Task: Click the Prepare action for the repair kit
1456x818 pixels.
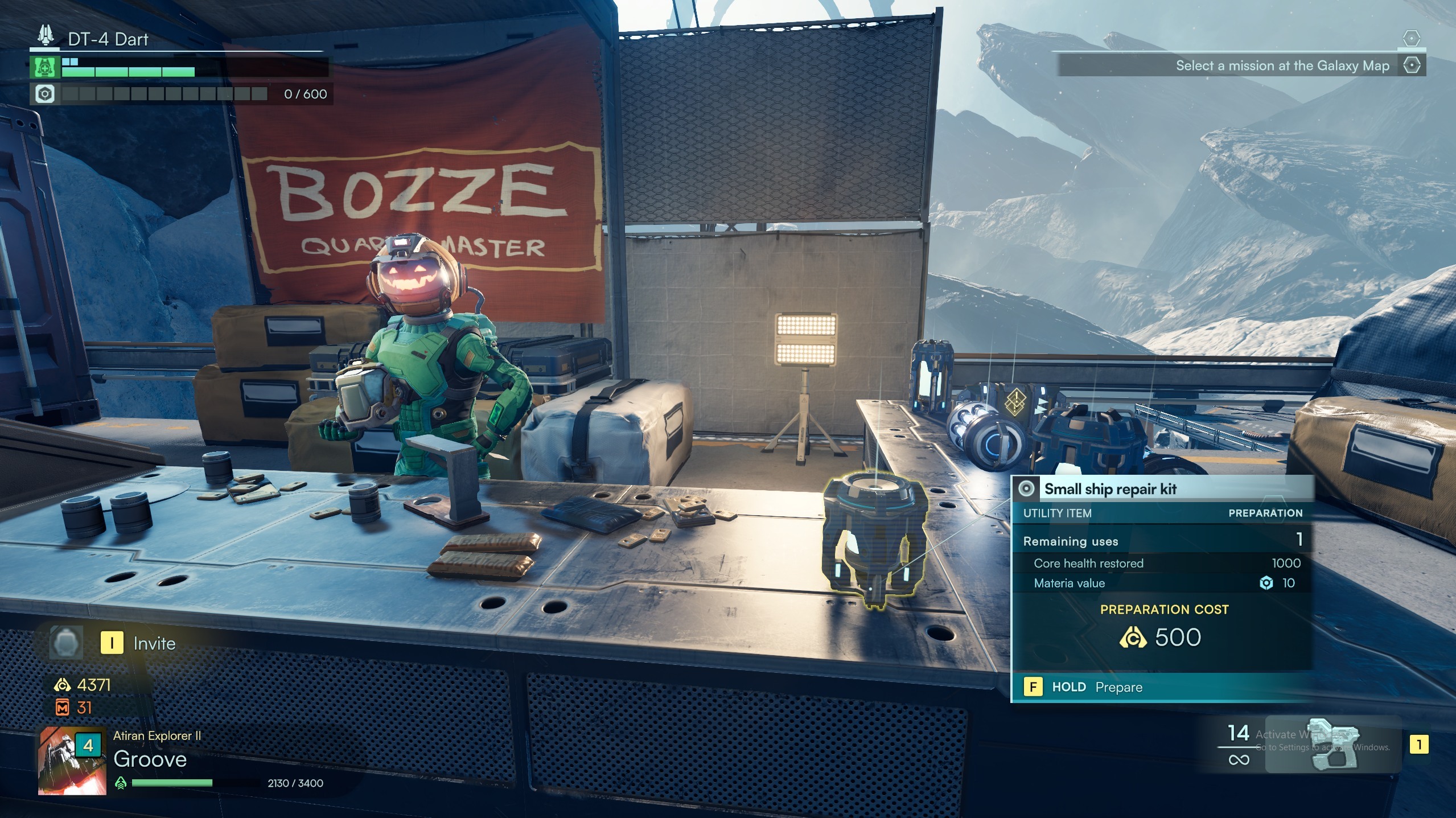Action: (1097, 687)
